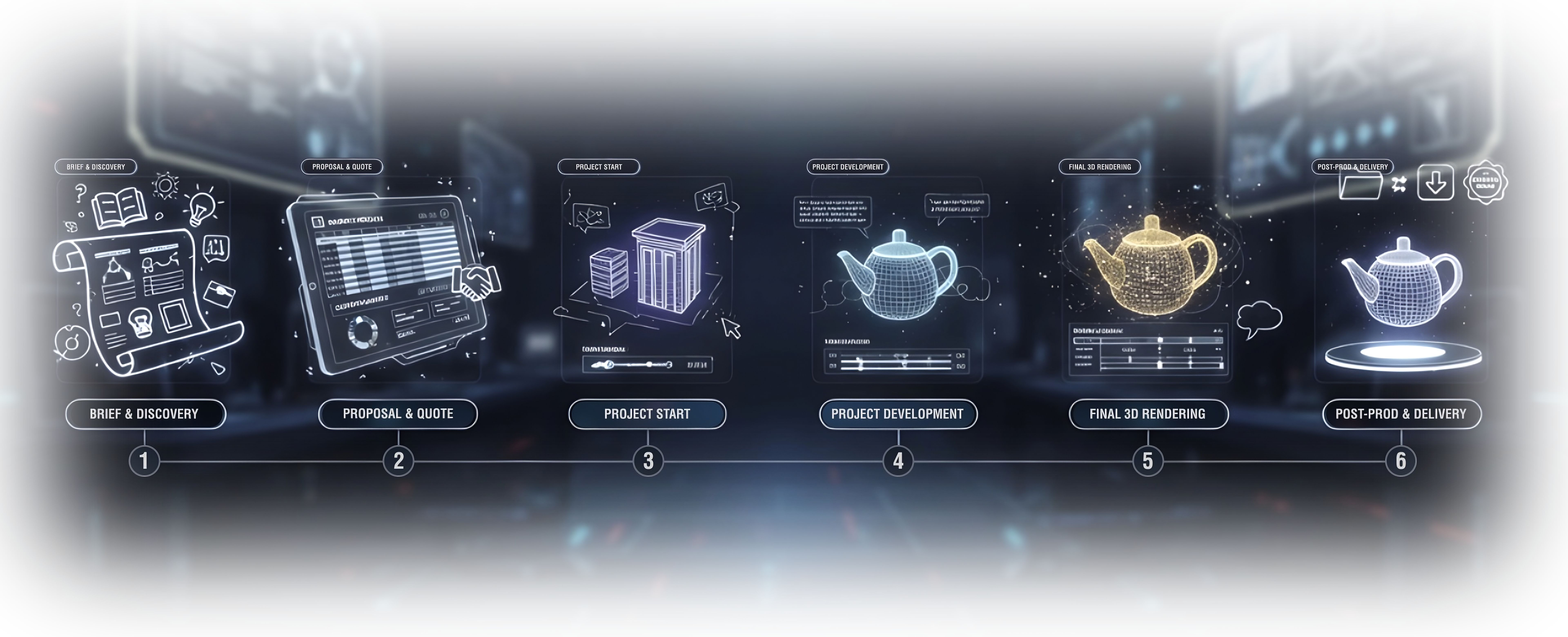Image resolution: width=1568 pixels, height=637 pixels.
Task: Open the large Project Development button
Action: point(898,414)
